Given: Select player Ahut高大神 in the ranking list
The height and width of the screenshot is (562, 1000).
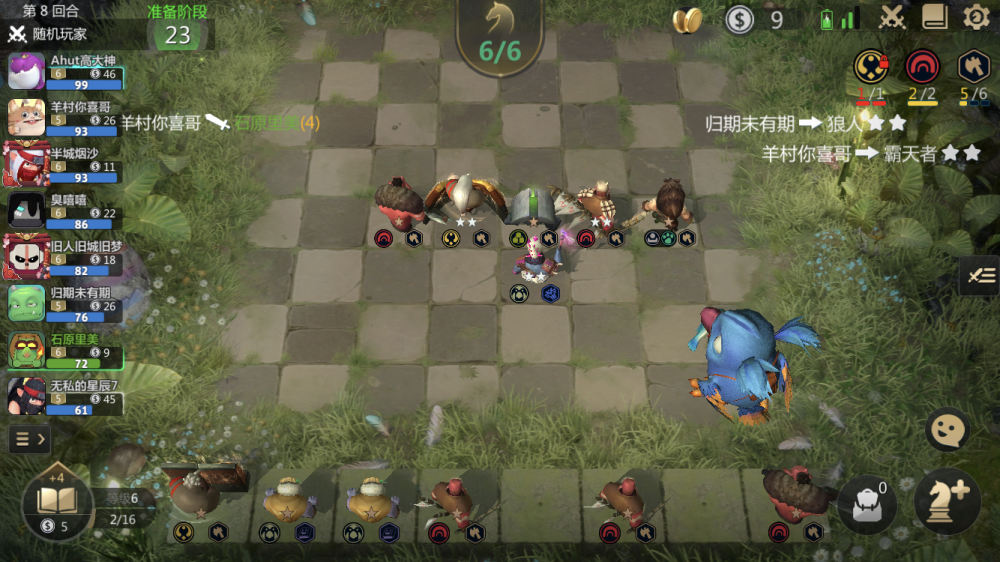Looking at the screenshot, I should click(65, 72).
